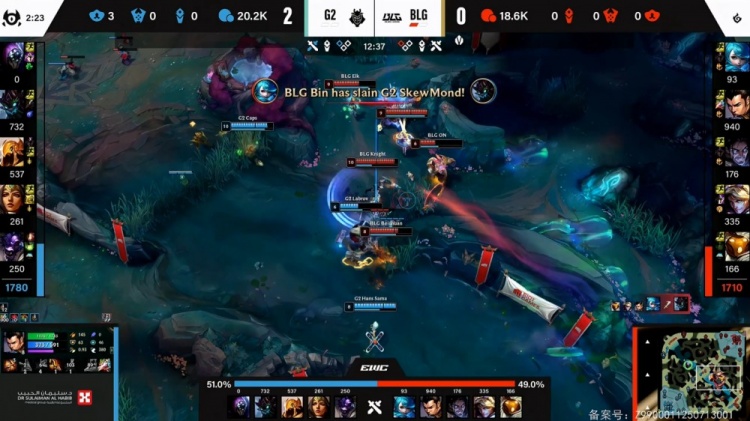Click the killer portrait in the kill announcement
750x421 pixels.
[x=265, y=90]
